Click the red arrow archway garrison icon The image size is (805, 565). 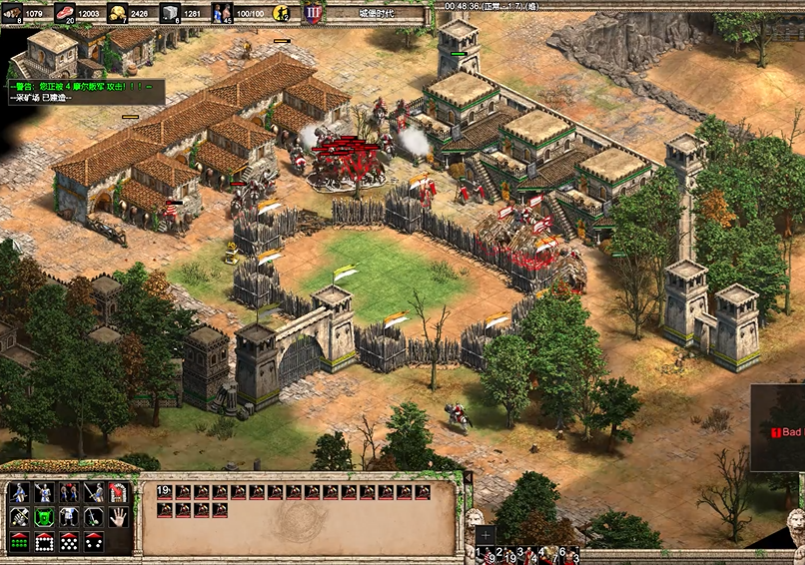click(x=118, y=493)
